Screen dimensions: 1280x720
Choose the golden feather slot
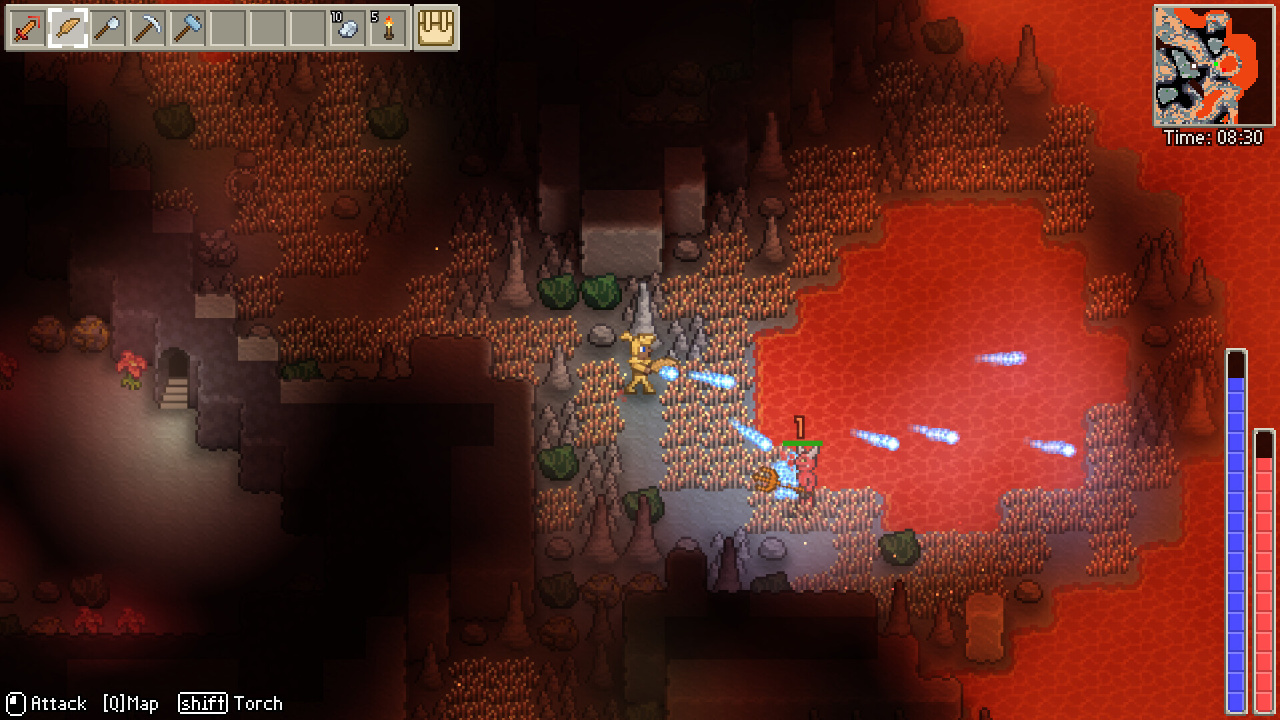[67, 28]
